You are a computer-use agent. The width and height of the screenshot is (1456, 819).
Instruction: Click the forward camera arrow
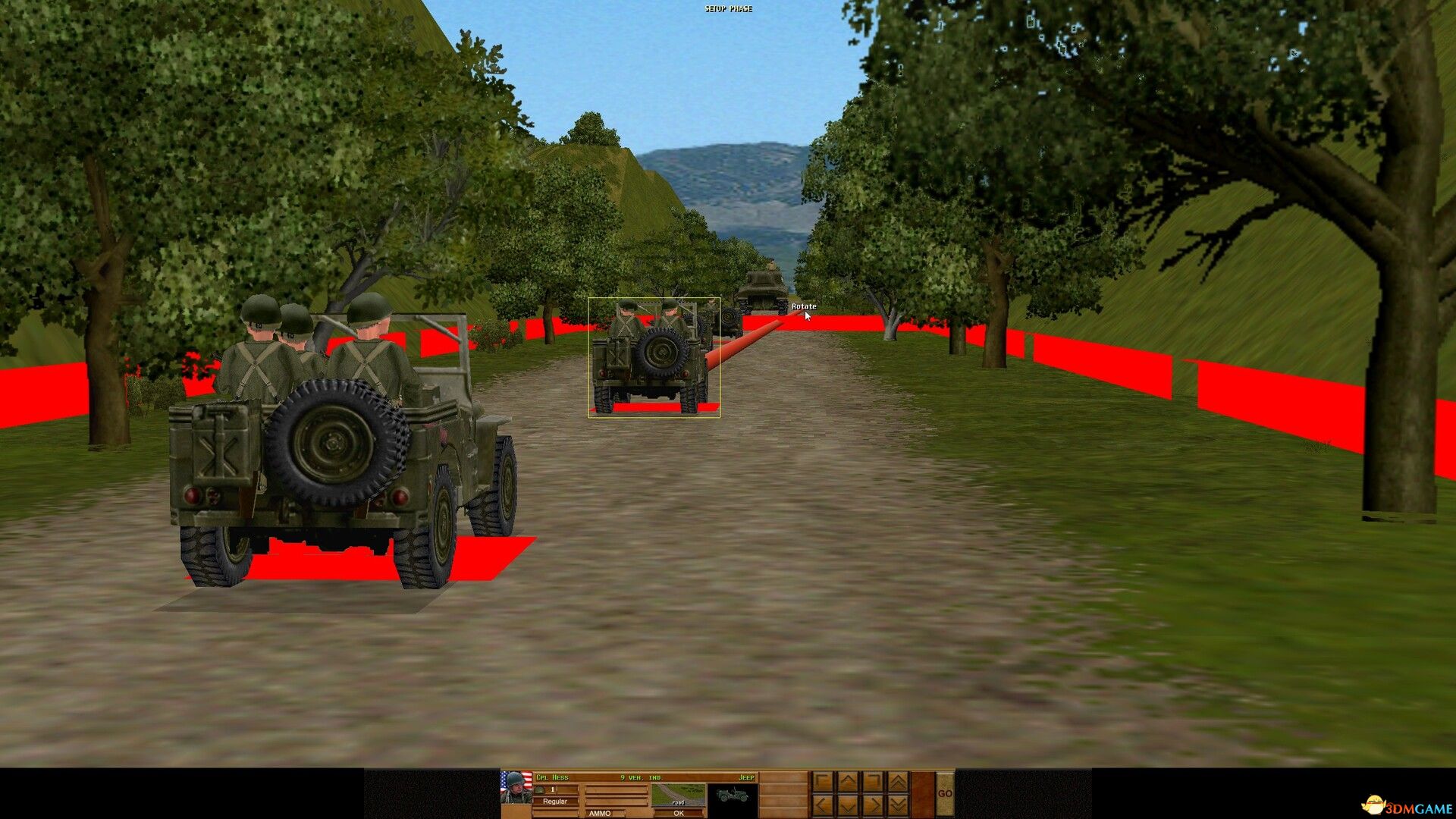849,780
